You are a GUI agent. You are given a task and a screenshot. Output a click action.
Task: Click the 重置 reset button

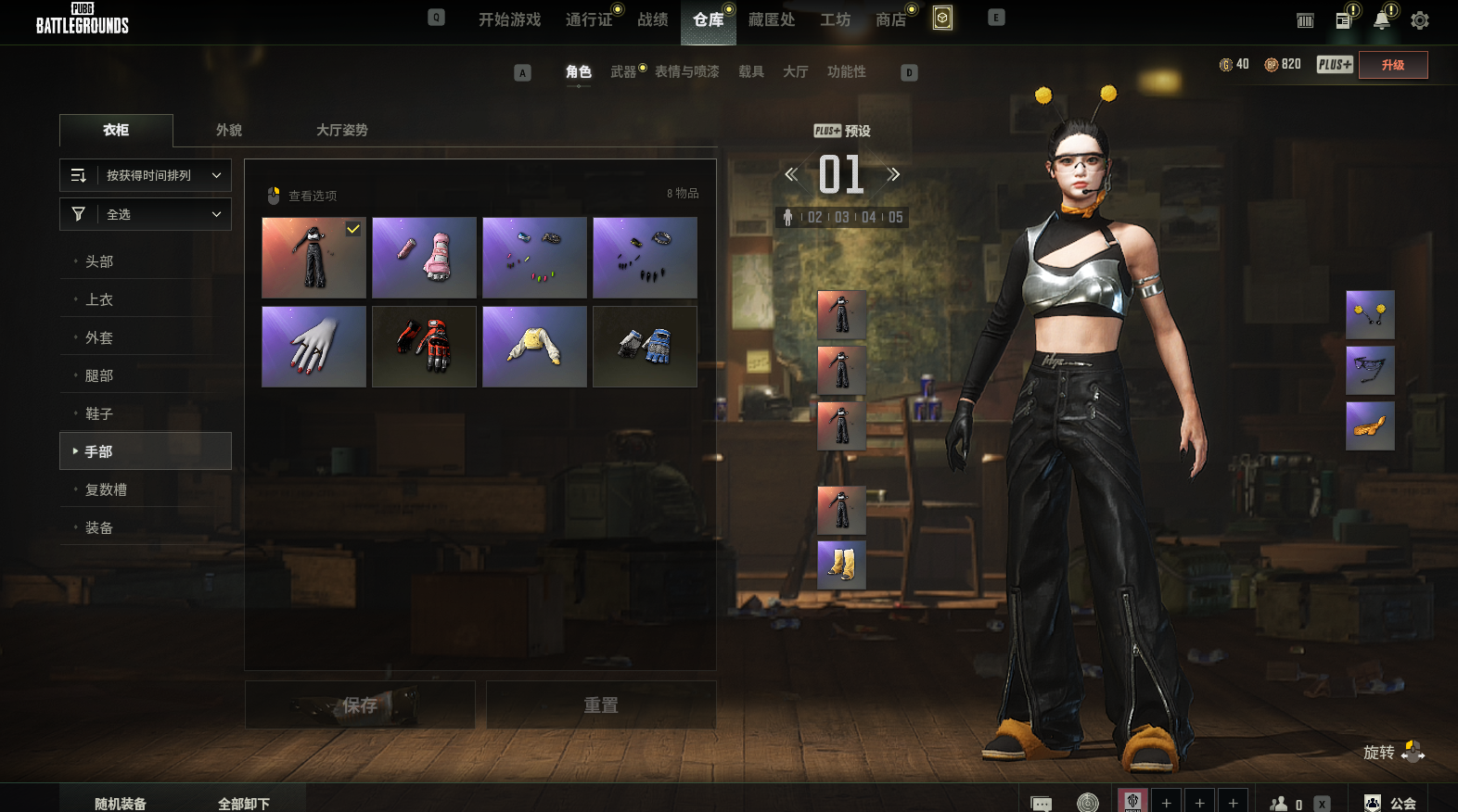601,705
